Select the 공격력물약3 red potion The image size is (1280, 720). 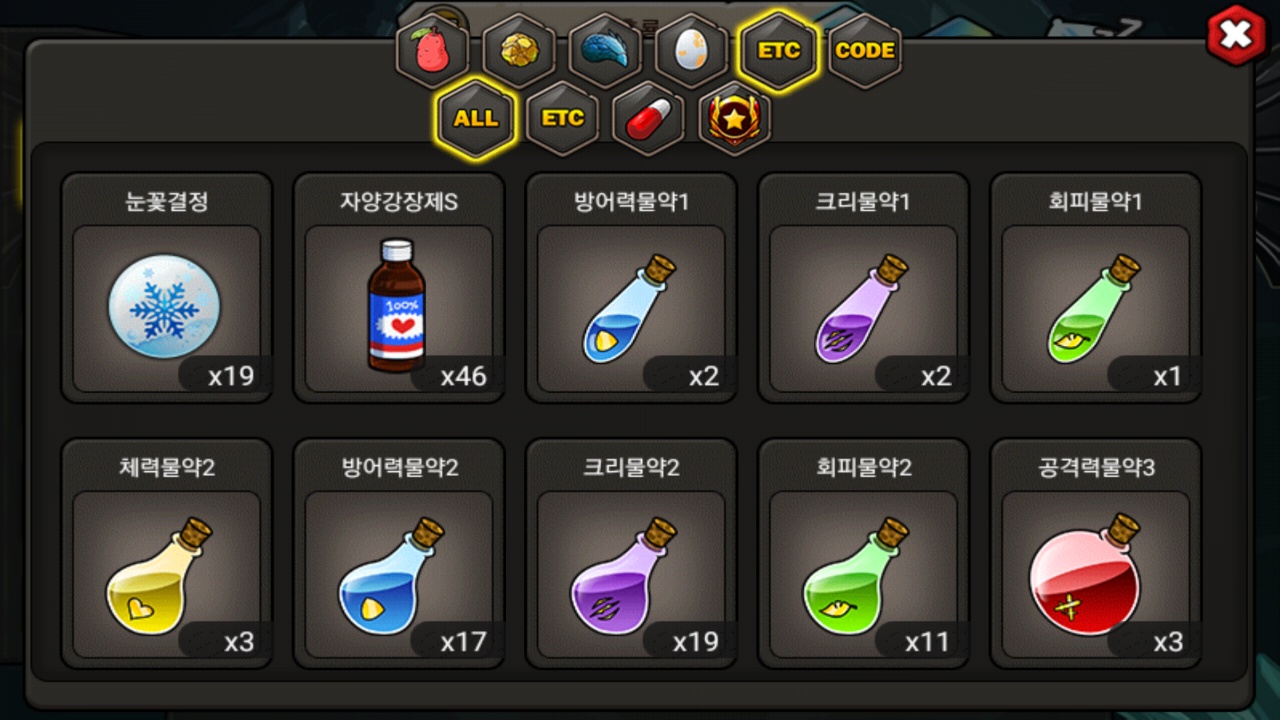[1095, 553]
